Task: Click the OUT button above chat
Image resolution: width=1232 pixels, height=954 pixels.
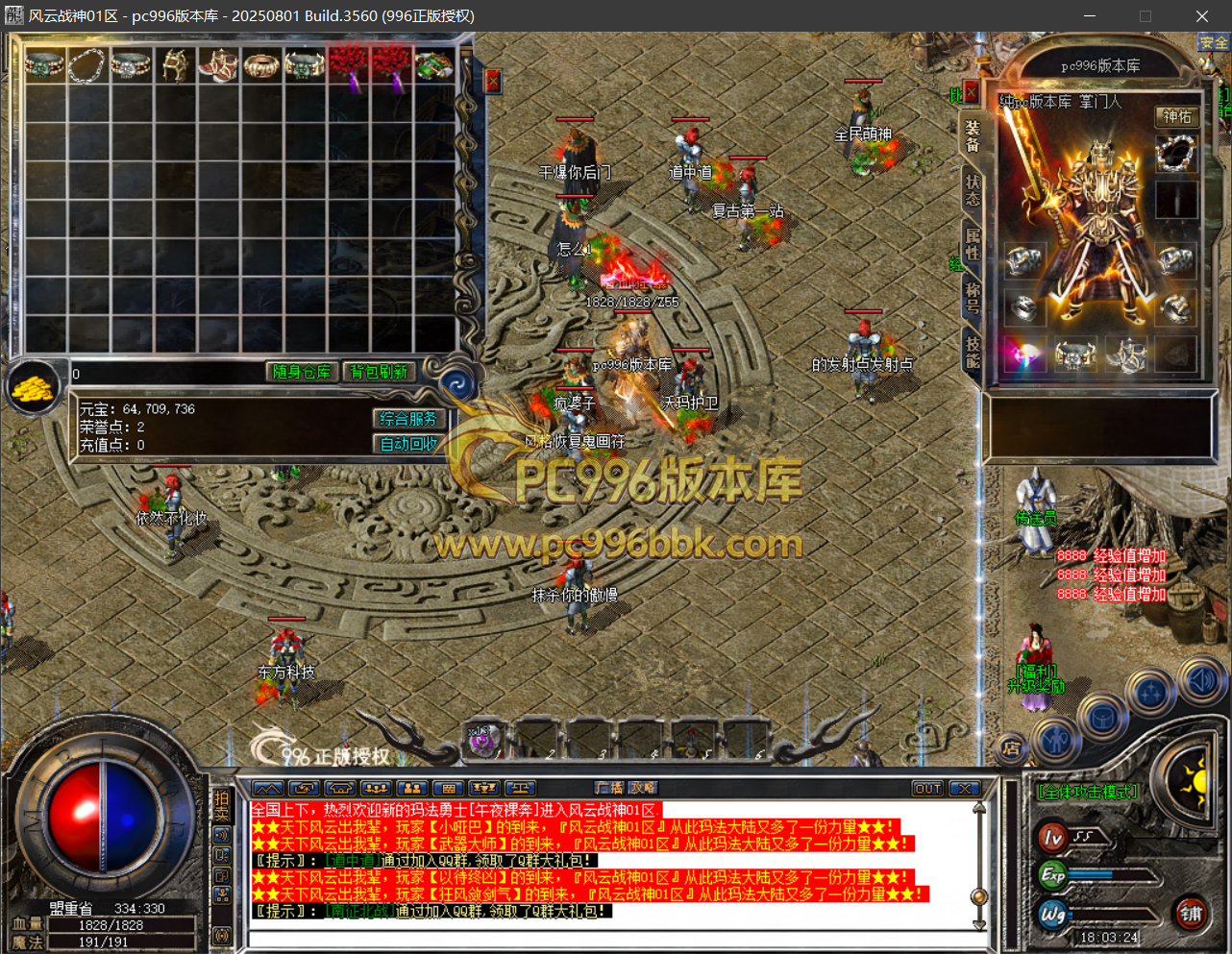Action: click(x=927, y=789)
